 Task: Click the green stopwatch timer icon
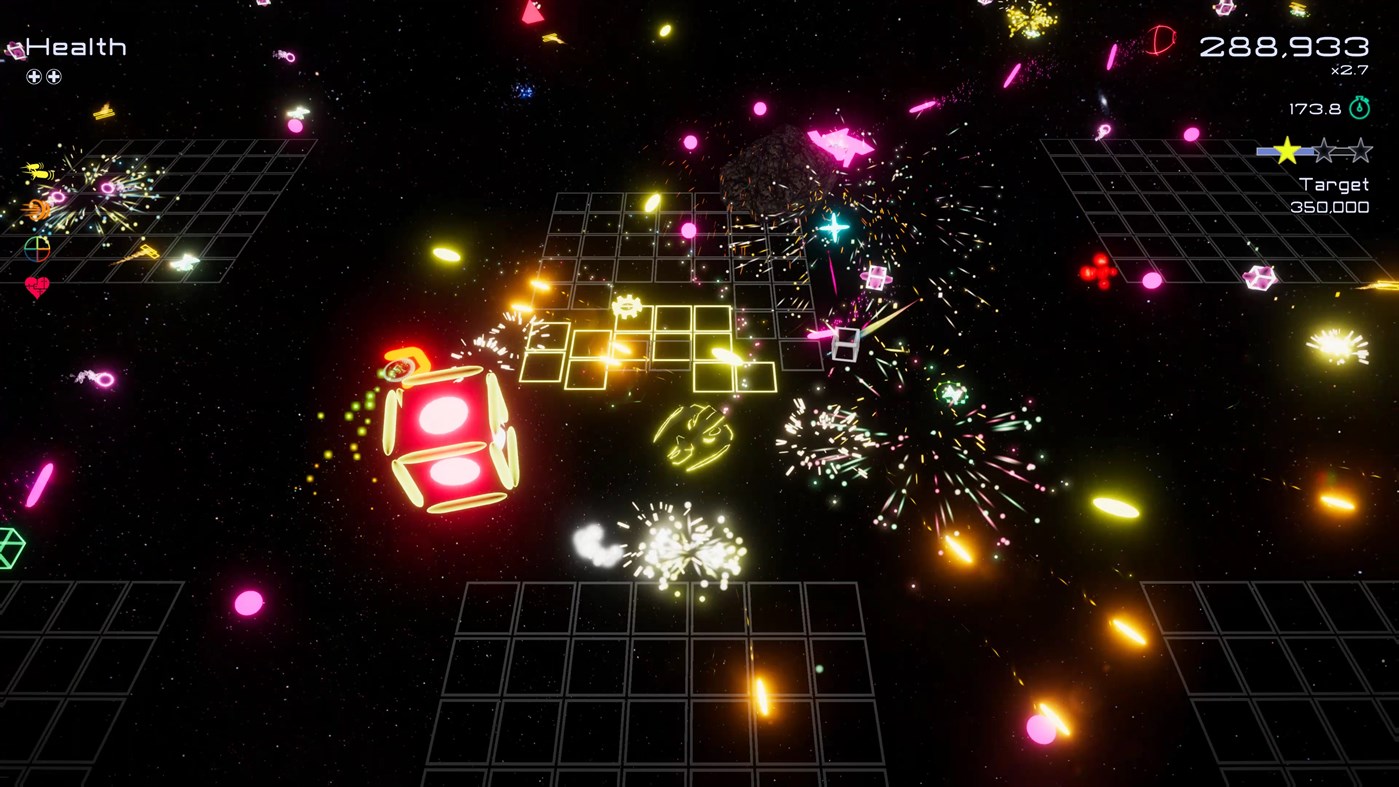point(1359,108)
